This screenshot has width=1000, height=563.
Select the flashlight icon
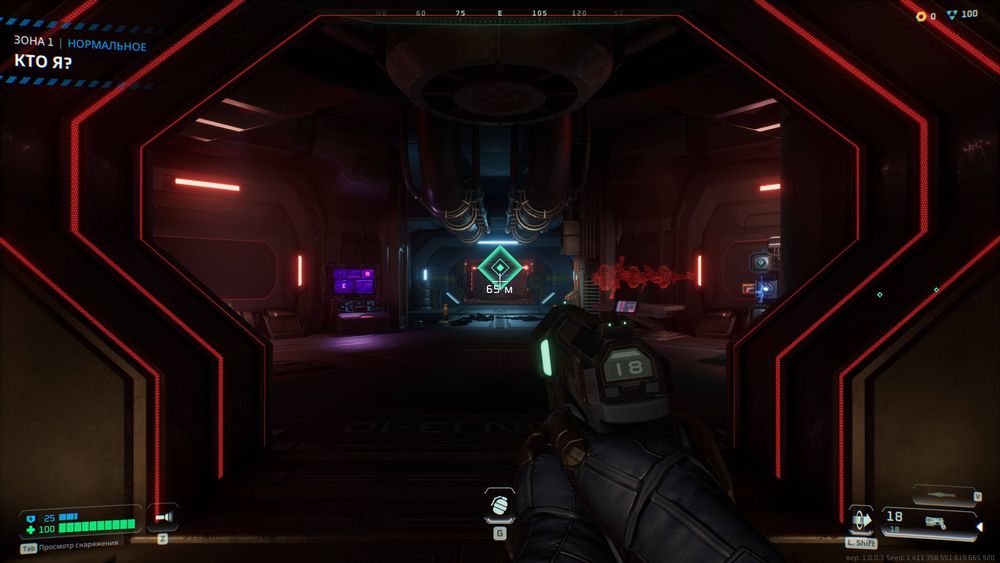(x=163, y=517)
